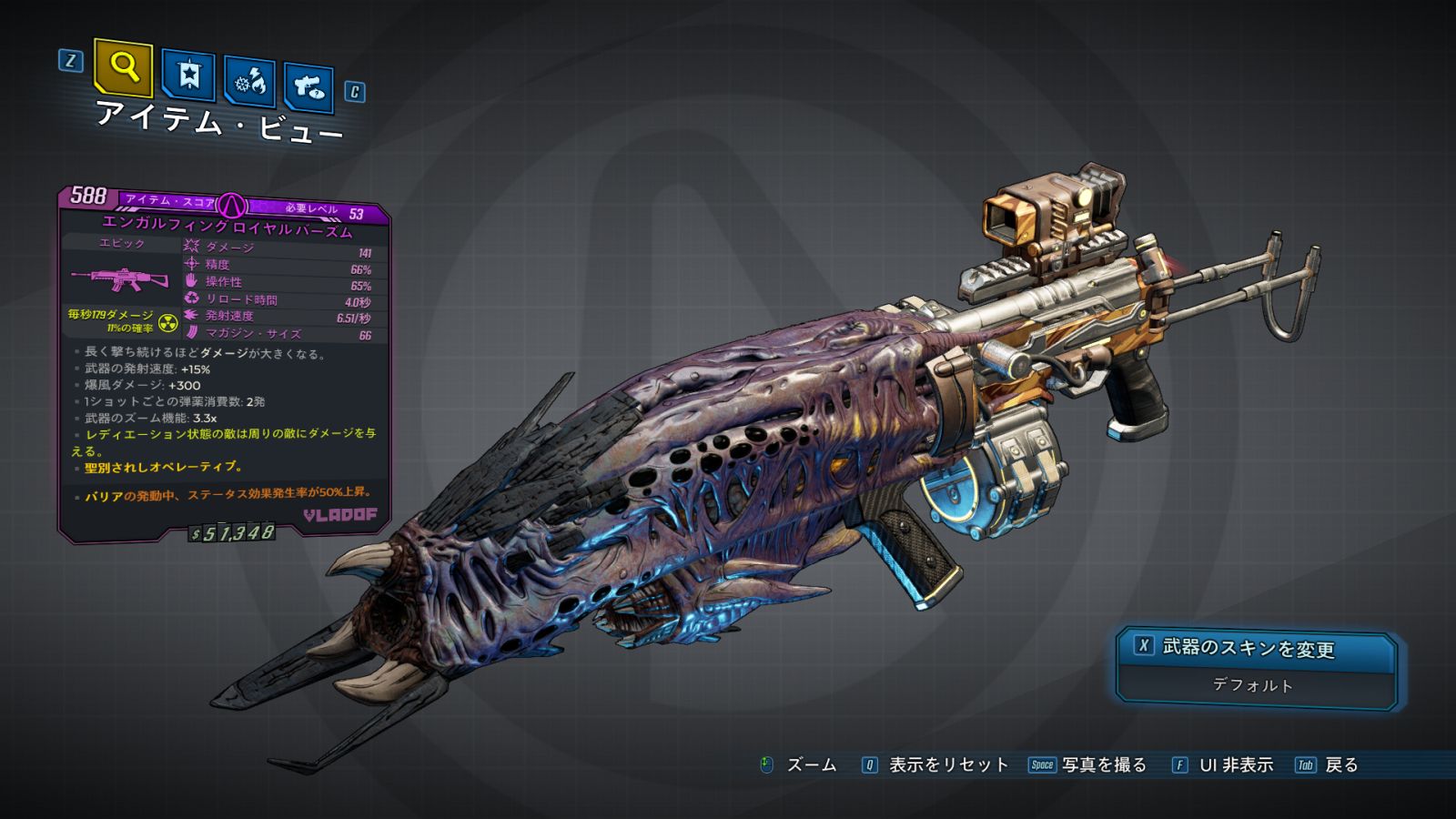Open the elemental effects tab
The width and height of the screenshot is (1456, 819).
[x=250, y=82]
